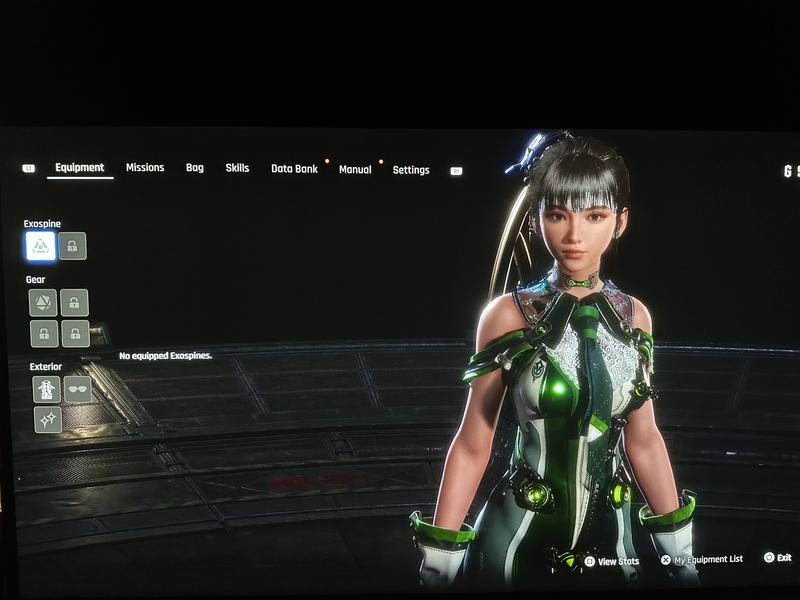Go to the Skills tab
The image size is (800, 600).
coord(237,168)
